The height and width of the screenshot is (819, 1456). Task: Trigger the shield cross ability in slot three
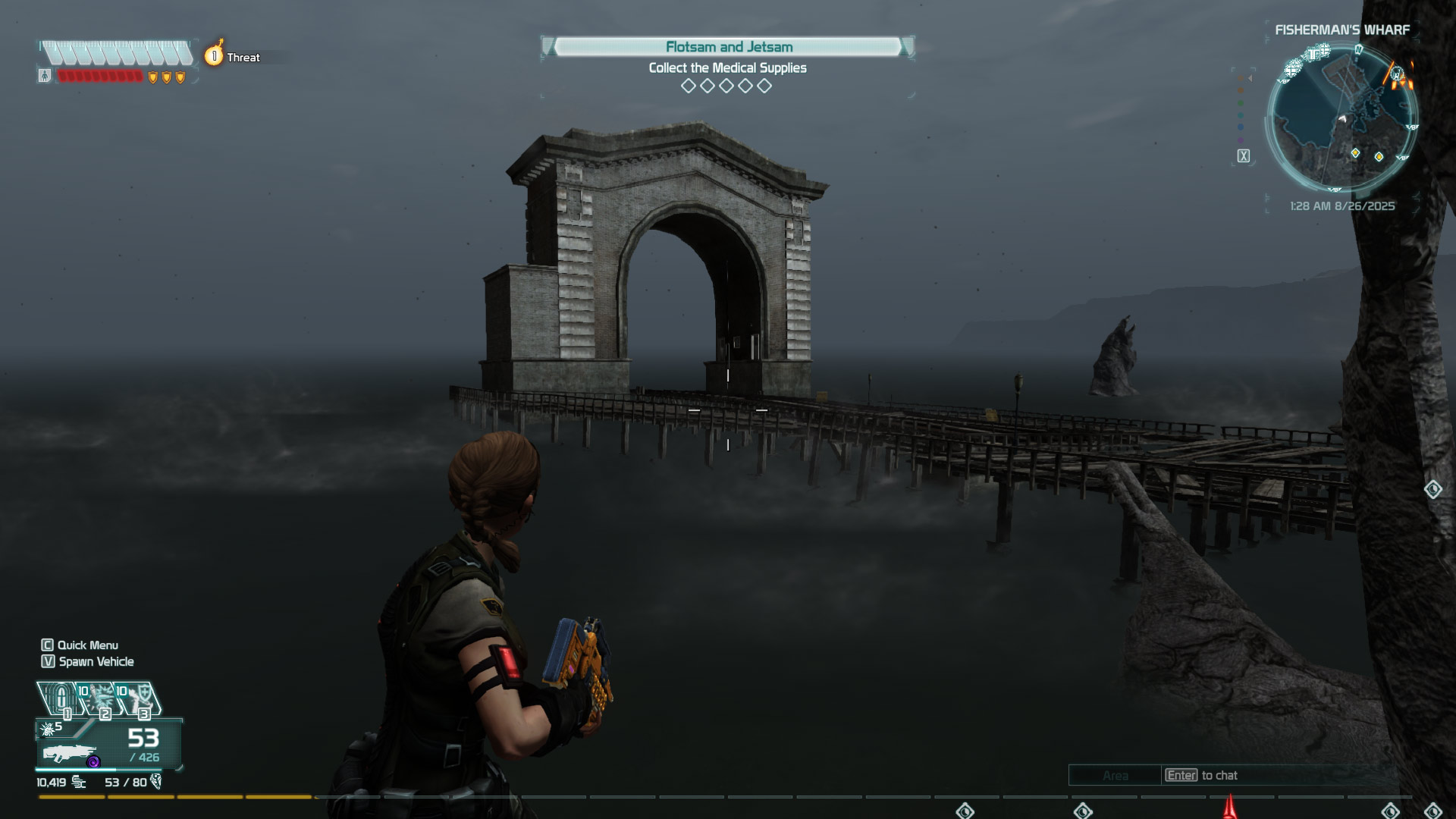[140, 698]
